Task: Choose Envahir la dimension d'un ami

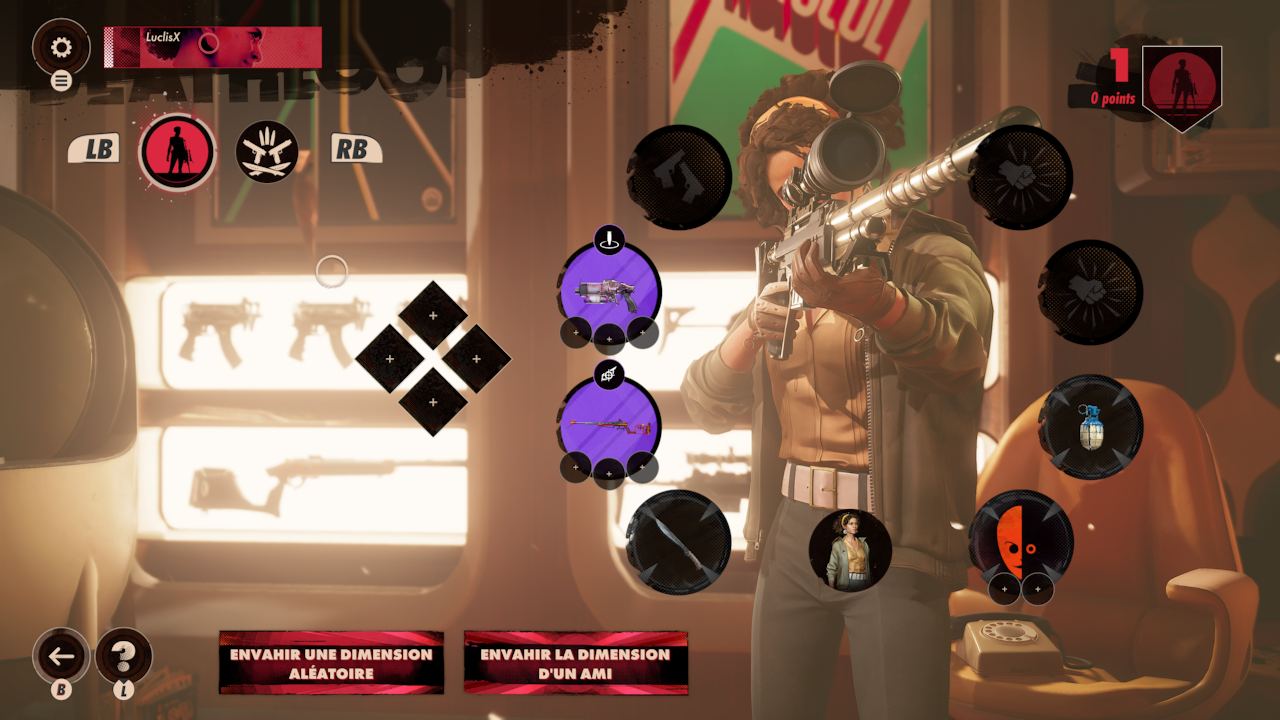Action: point(575,663)
